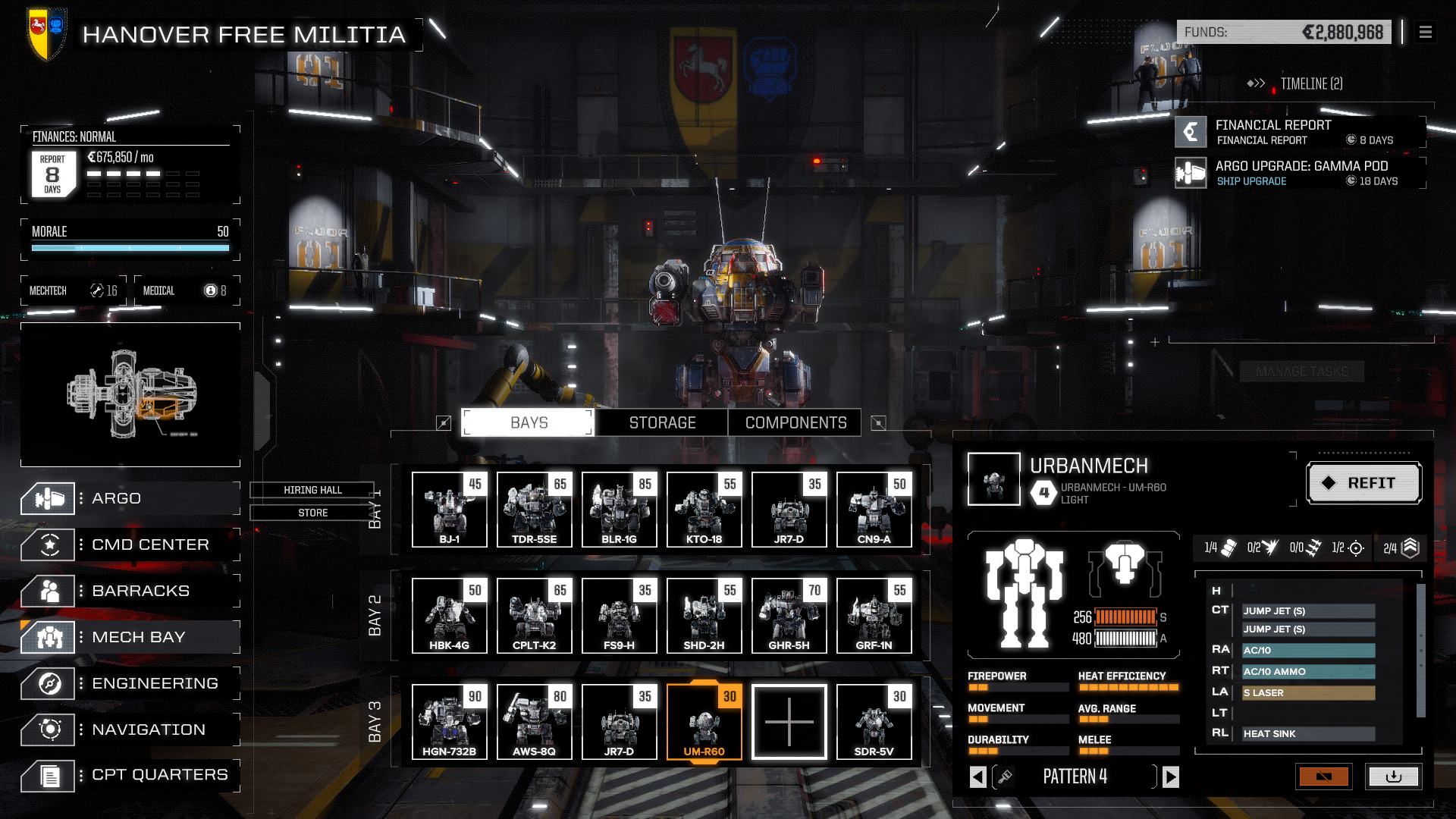The width and height of the screenshot is (1456, 819).
Task: Open the hamburger menu beside Funds
Action: click(x=1426, y=32)
